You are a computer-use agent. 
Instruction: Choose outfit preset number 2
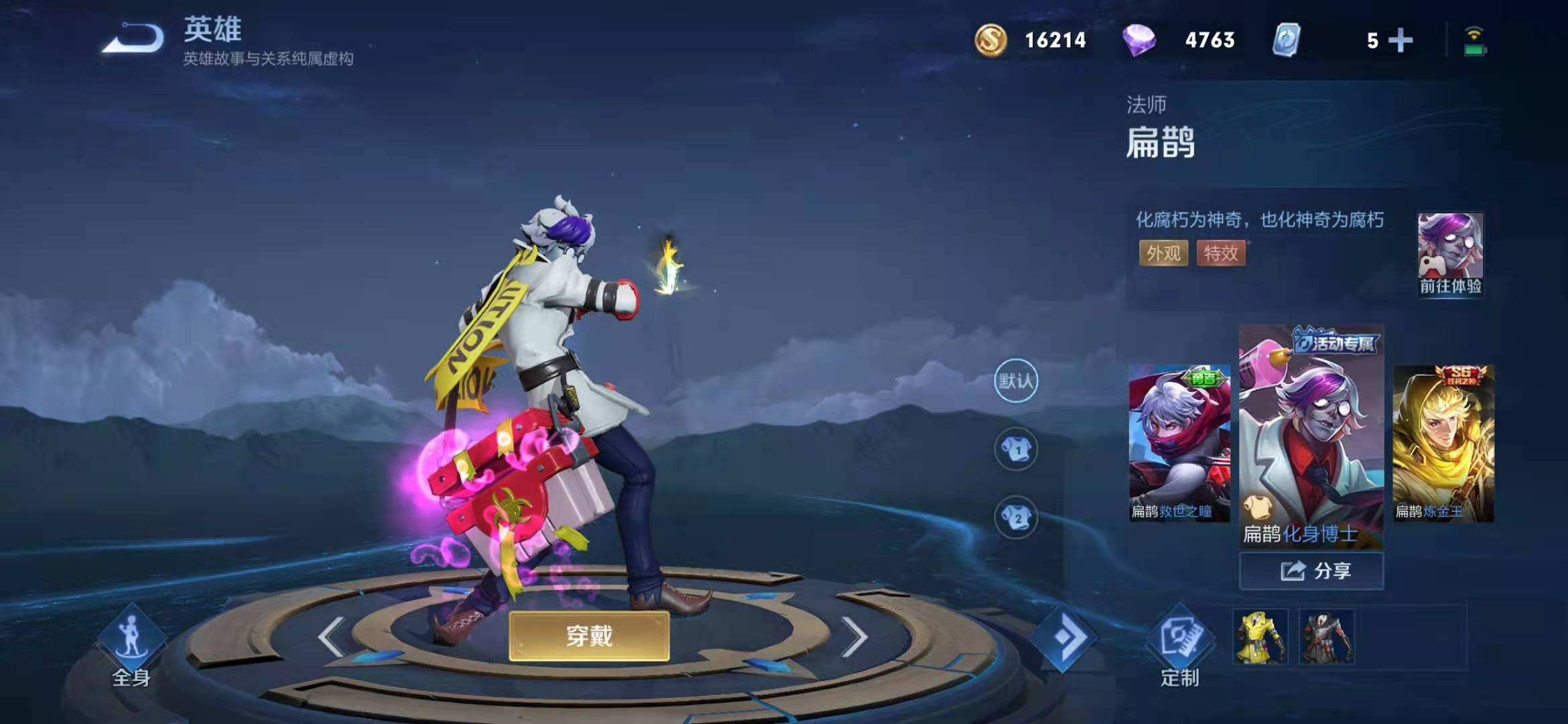pos(1016,518)
